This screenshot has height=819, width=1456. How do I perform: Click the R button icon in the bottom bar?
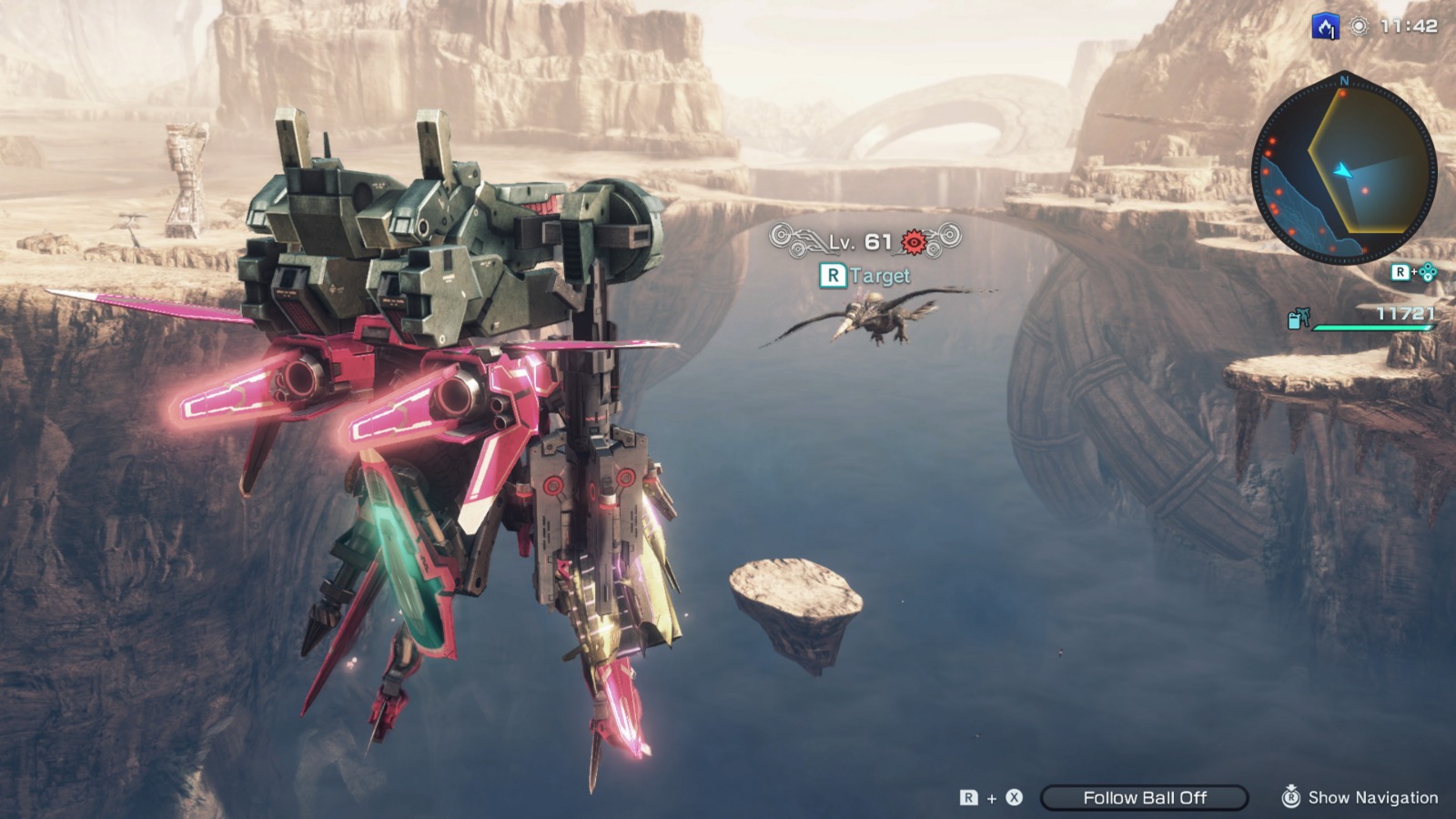coord(969,797)
